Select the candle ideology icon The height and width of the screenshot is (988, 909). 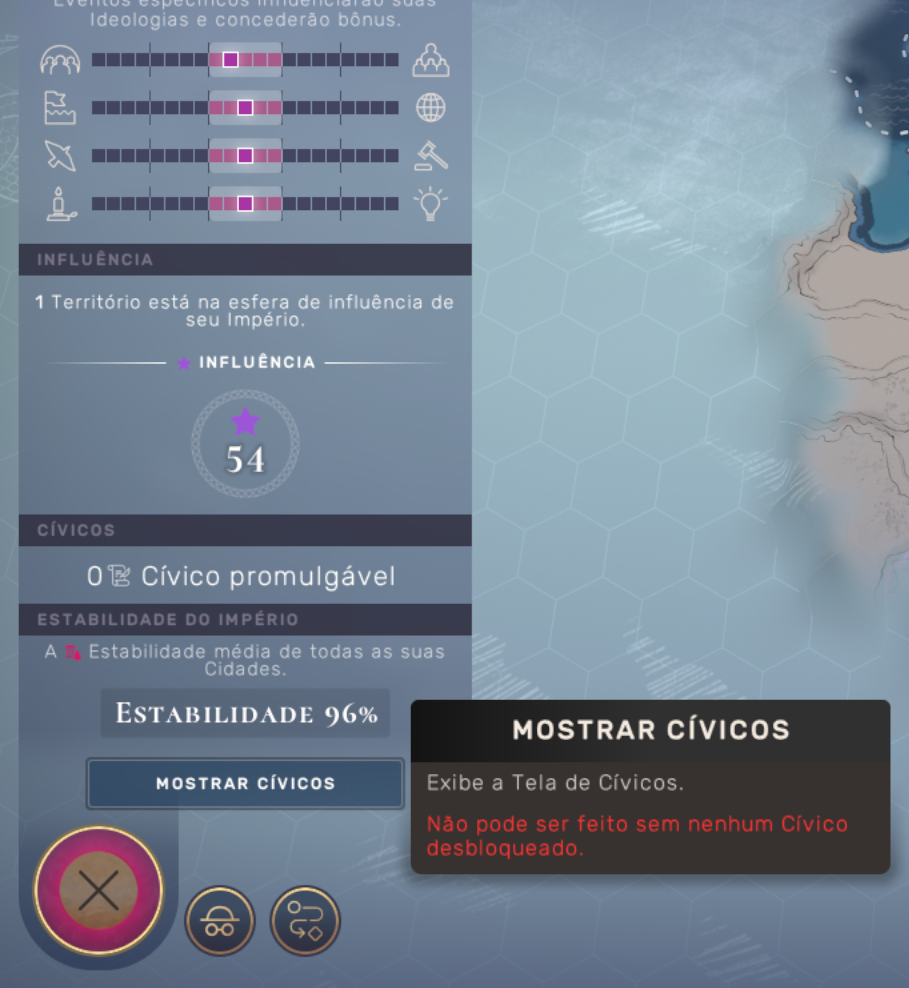(x=59, y=204)
